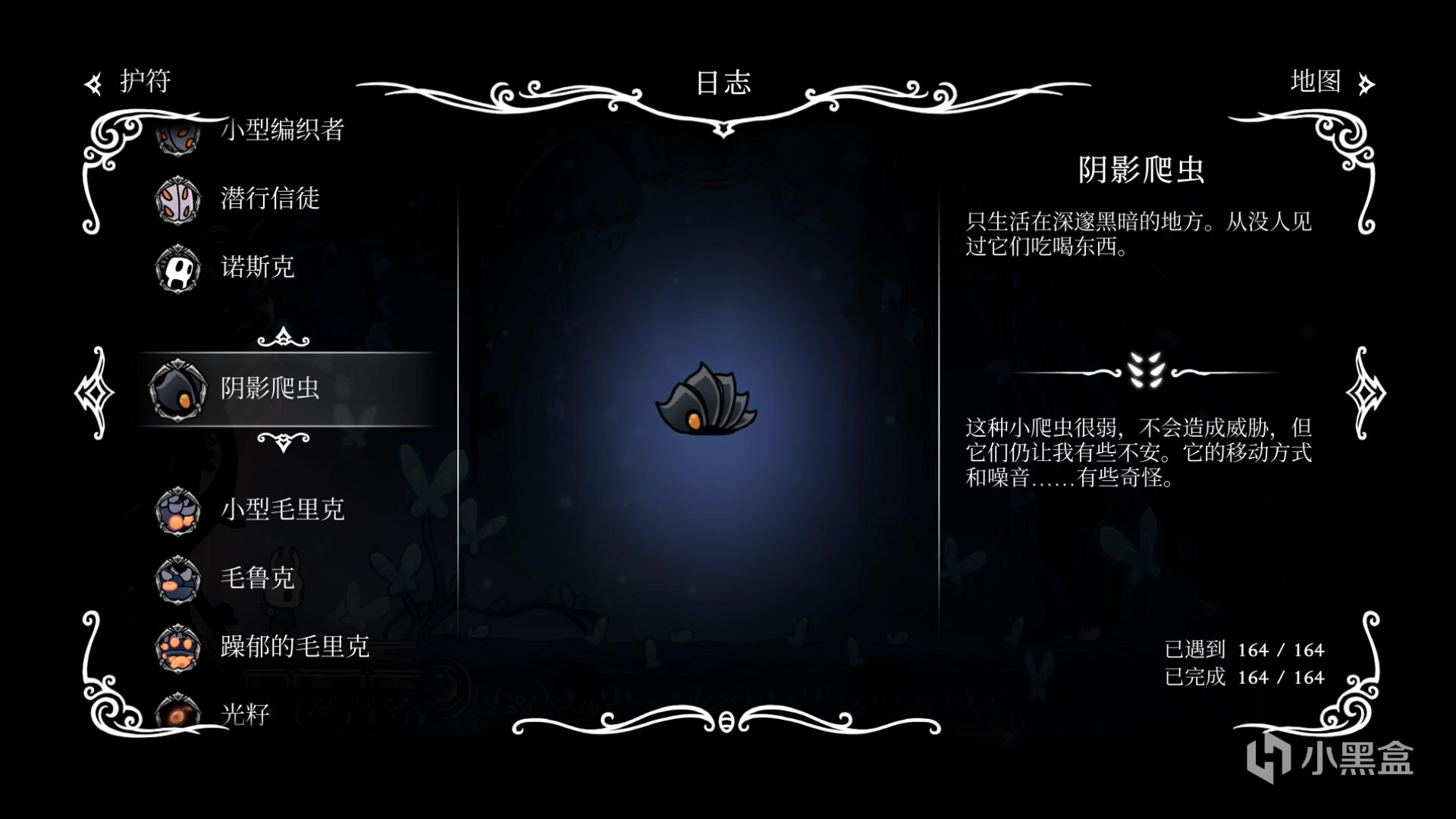This screenshot has height=819, width=1456.
Task: Click the up arrow above 阴影爬虫
Action: (283, 337)
